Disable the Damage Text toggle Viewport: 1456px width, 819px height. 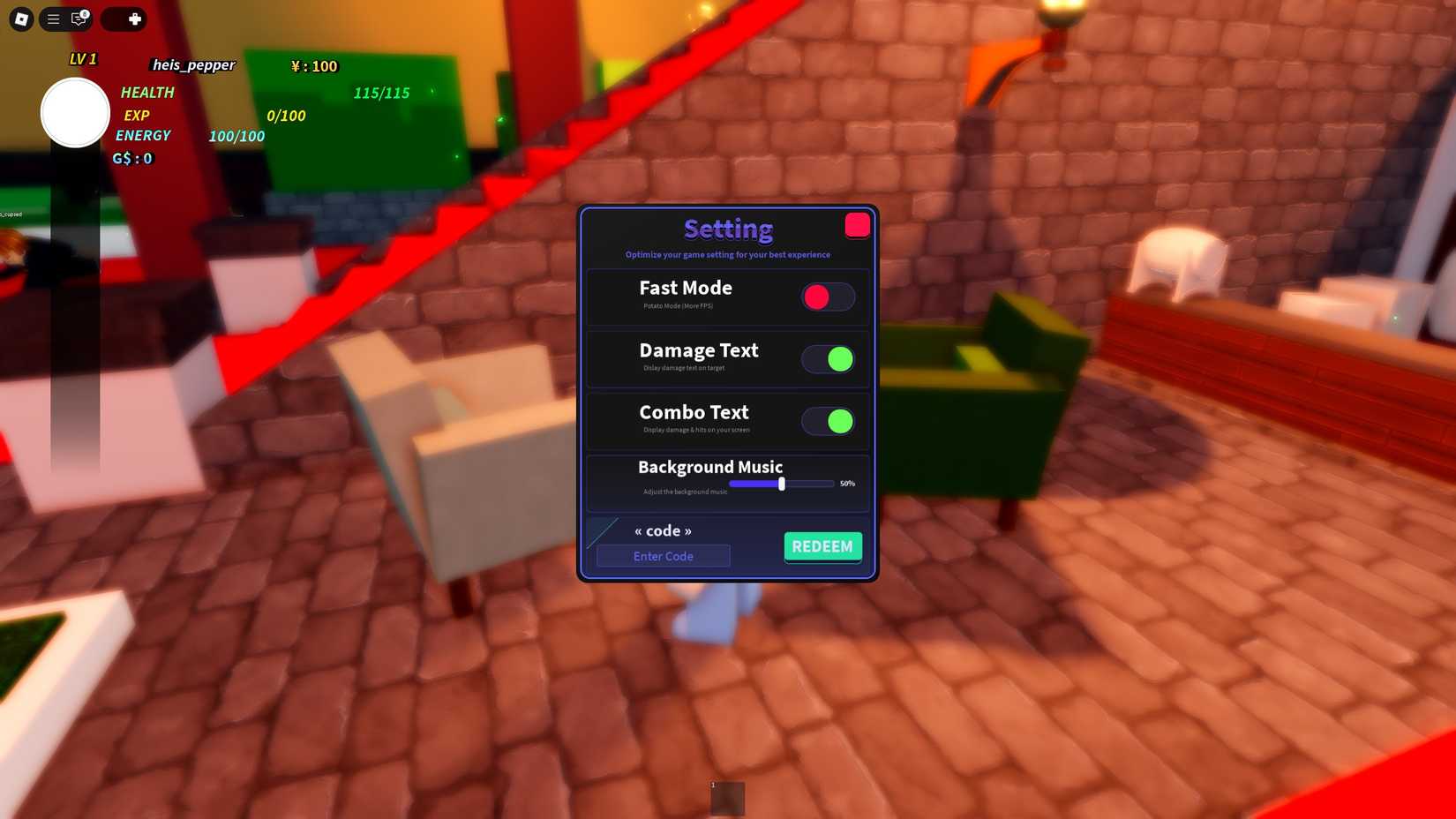(828, 359)
